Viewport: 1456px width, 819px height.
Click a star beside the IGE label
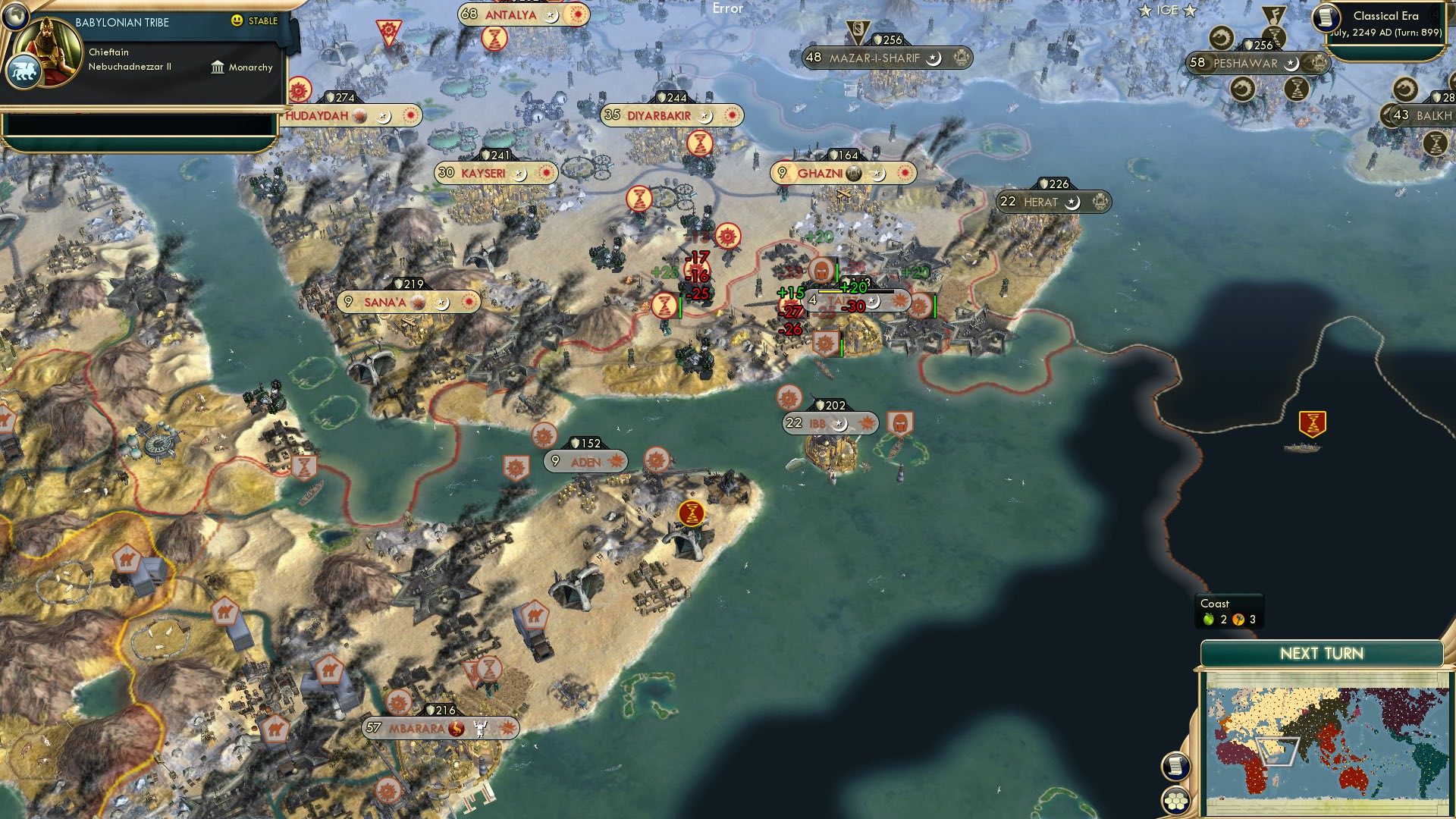click(1145, 11)
